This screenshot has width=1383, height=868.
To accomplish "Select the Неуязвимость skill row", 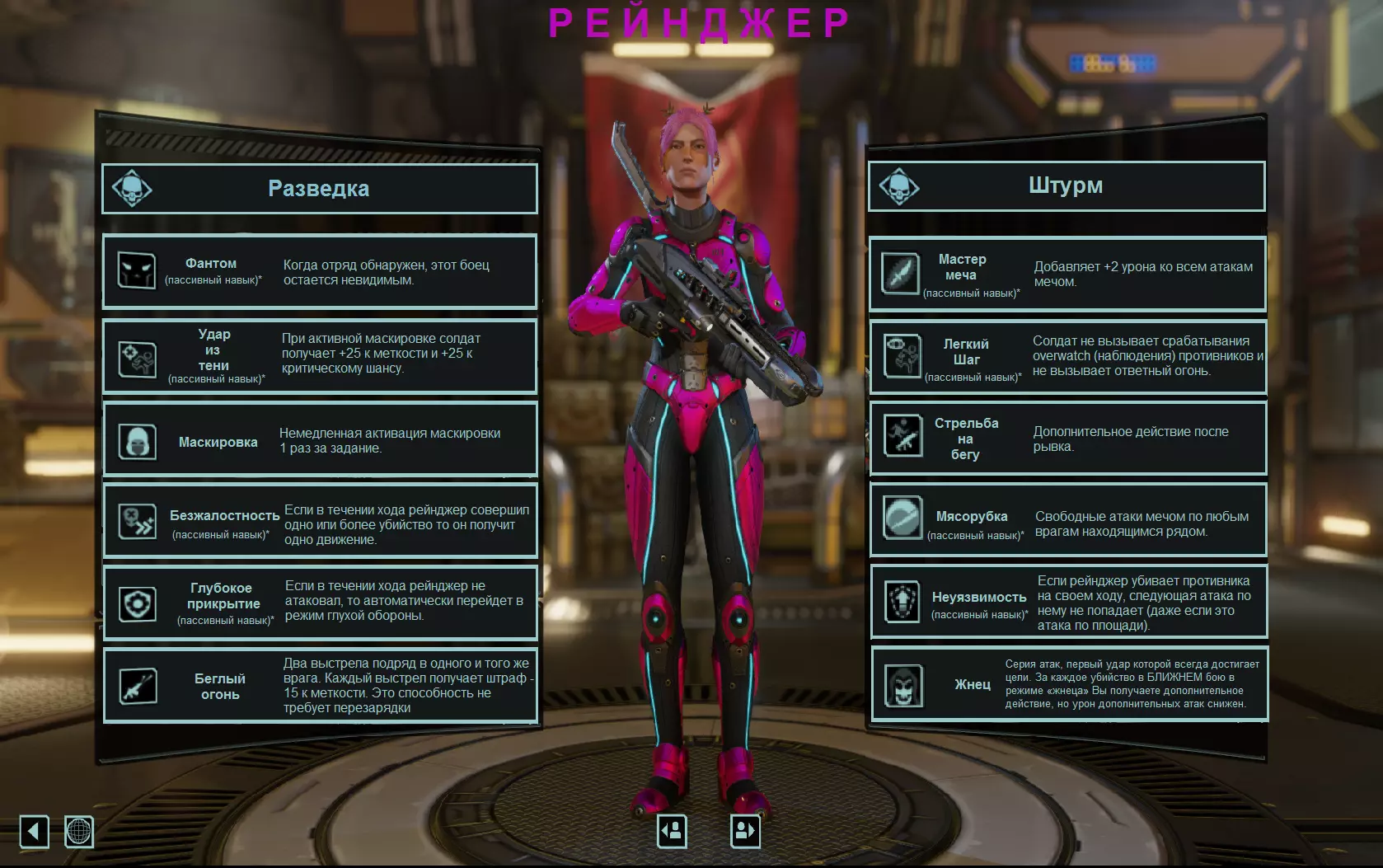I will pos(1067,602).
